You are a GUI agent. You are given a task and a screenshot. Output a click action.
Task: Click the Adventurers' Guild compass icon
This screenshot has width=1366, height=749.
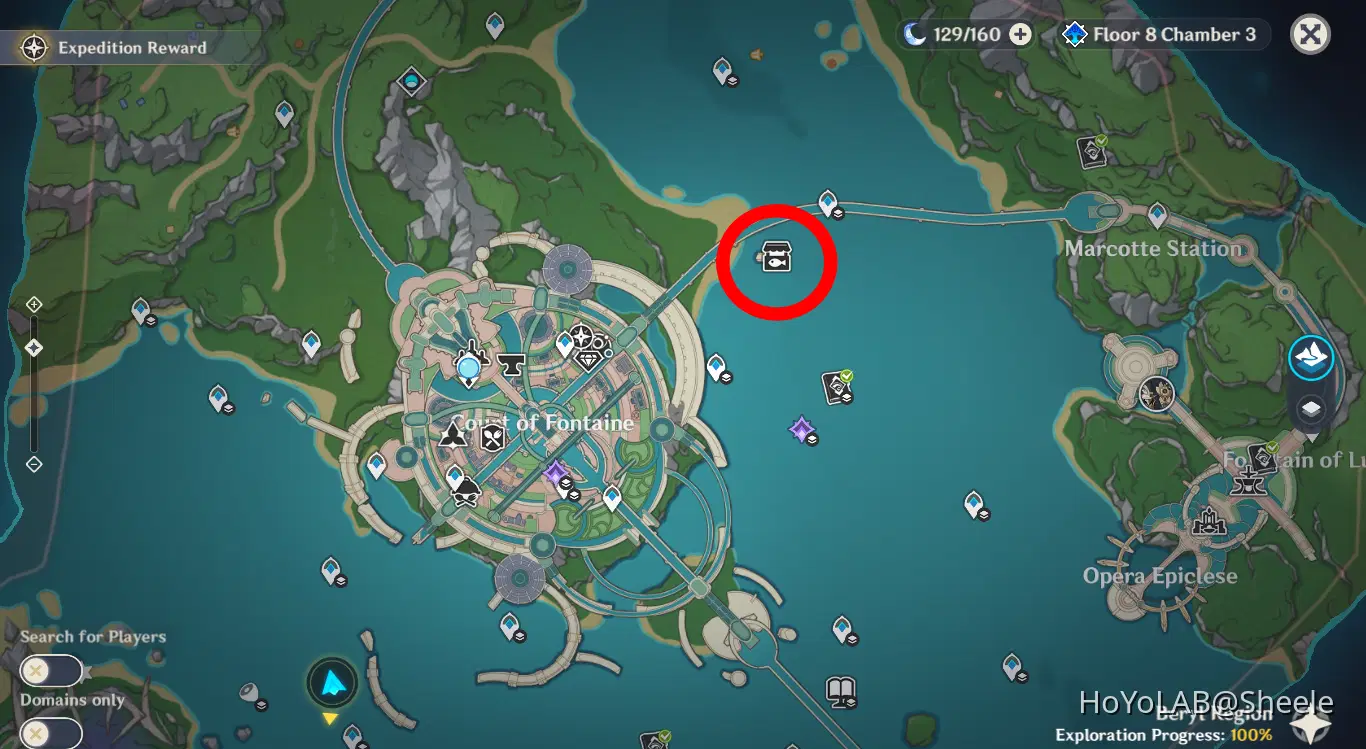click(581, 337)
